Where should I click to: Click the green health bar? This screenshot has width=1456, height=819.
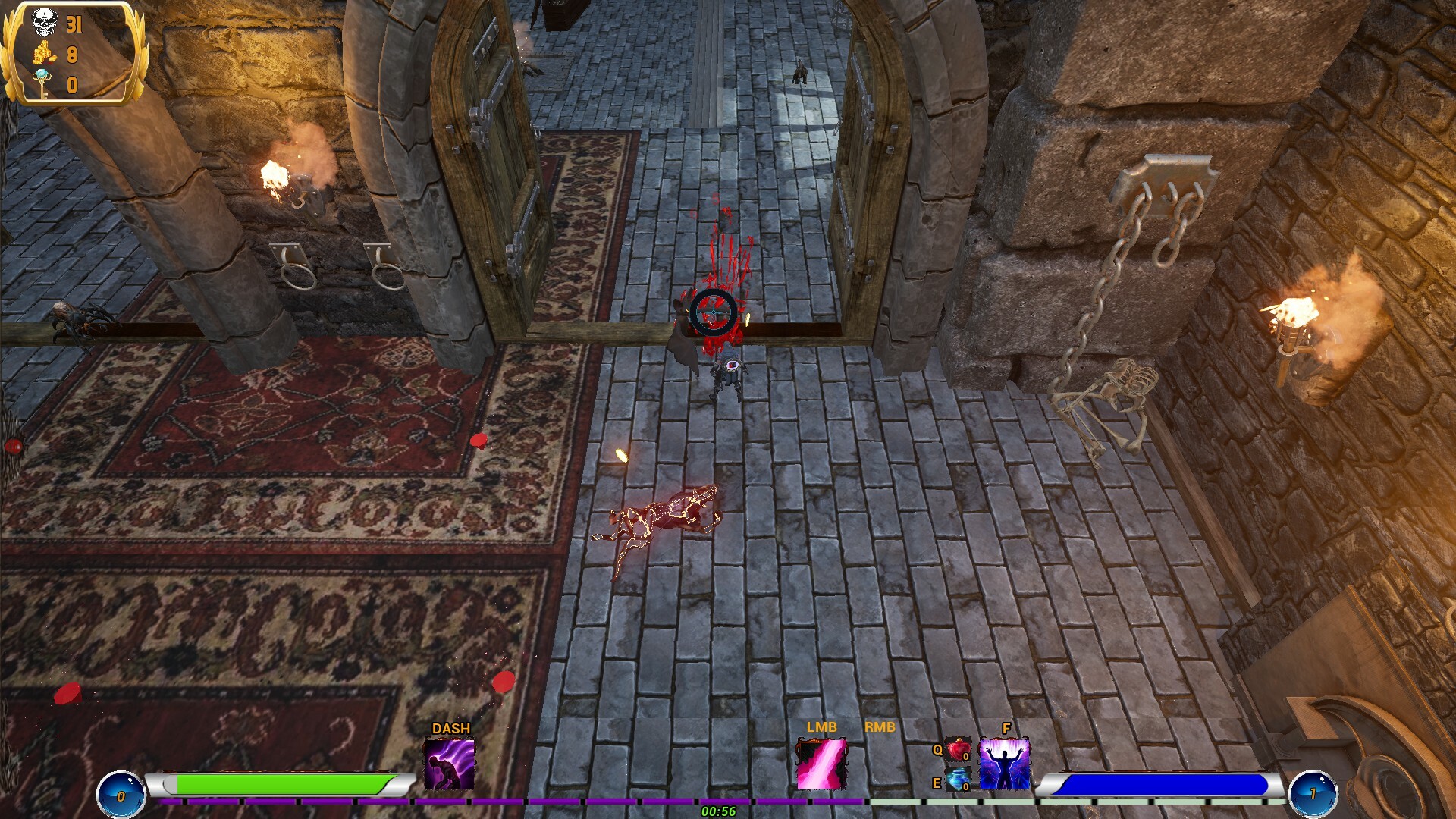[x=281, y=784]
